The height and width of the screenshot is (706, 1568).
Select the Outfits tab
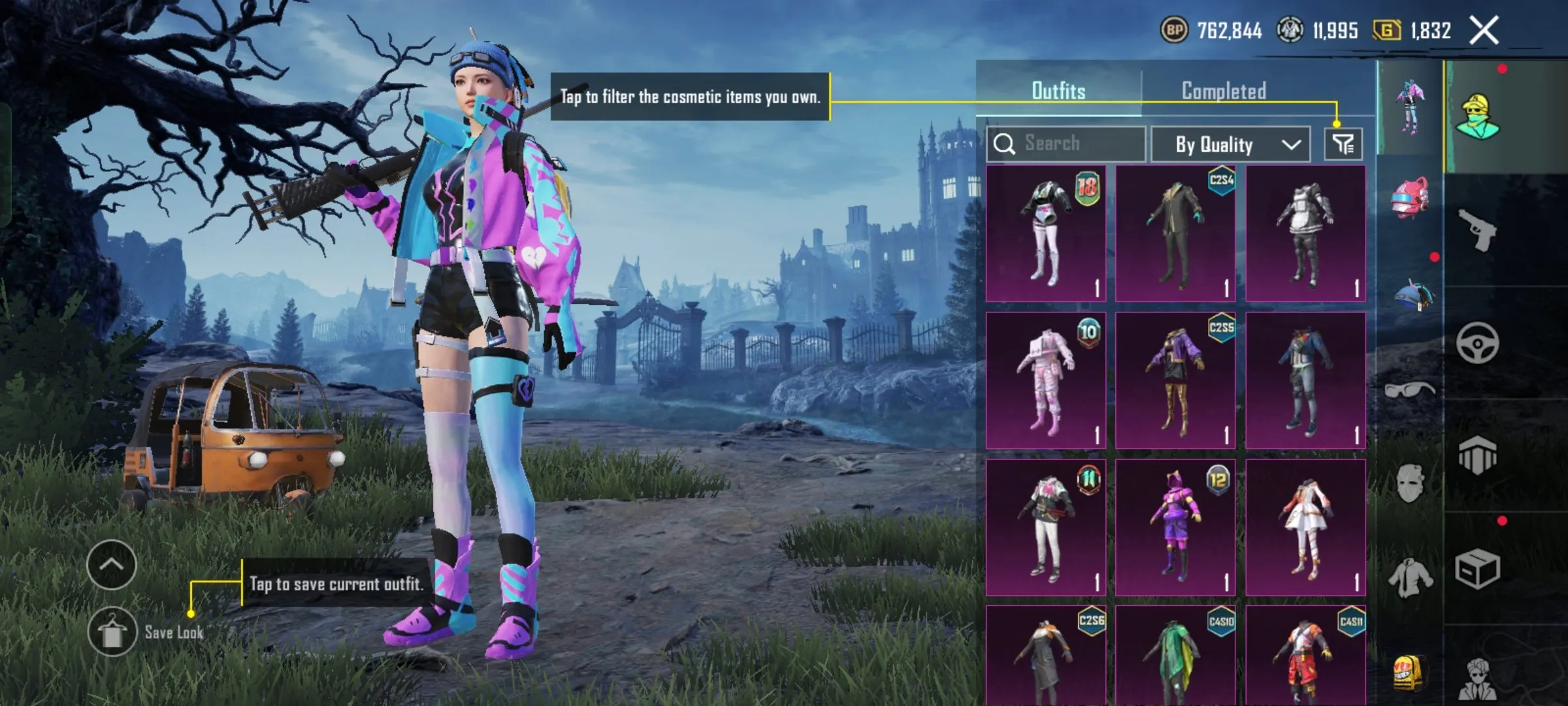1058,92
